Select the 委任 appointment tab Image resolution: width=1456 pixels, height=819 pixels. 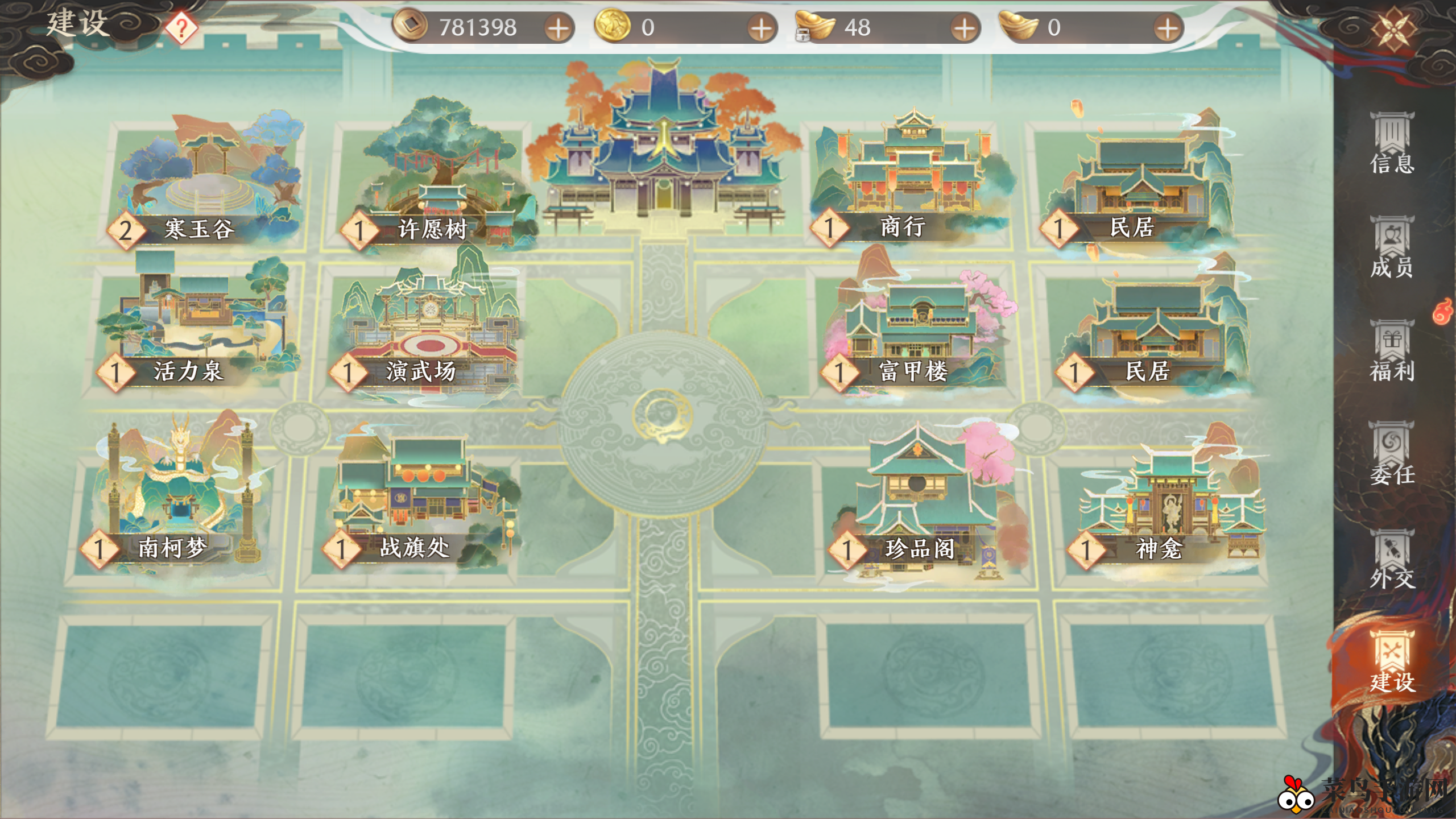(1391, 454)
